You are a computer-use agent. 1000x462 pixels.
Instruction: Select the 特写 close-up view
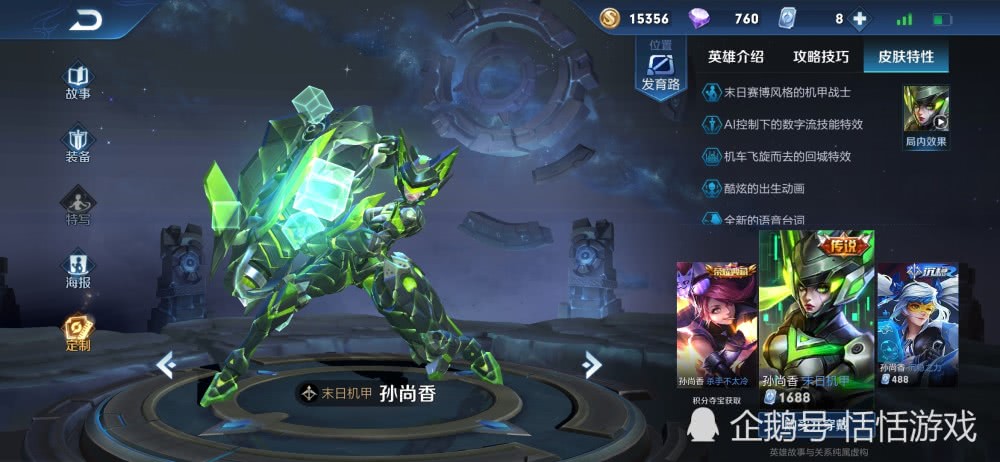tap(78, 207)
